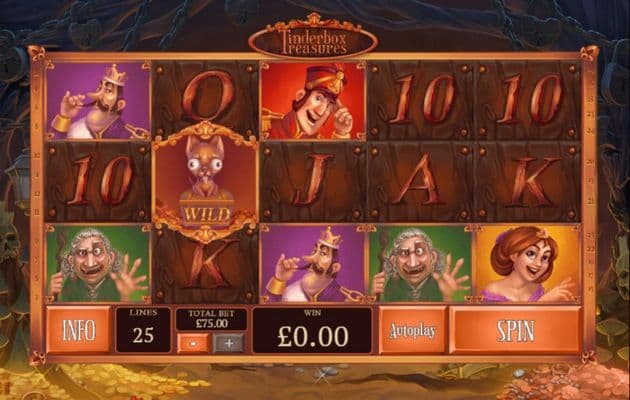This screenshot has height=400, width=630.
Task: Spin the reels with the SPIN button
Action: (515, 330)
